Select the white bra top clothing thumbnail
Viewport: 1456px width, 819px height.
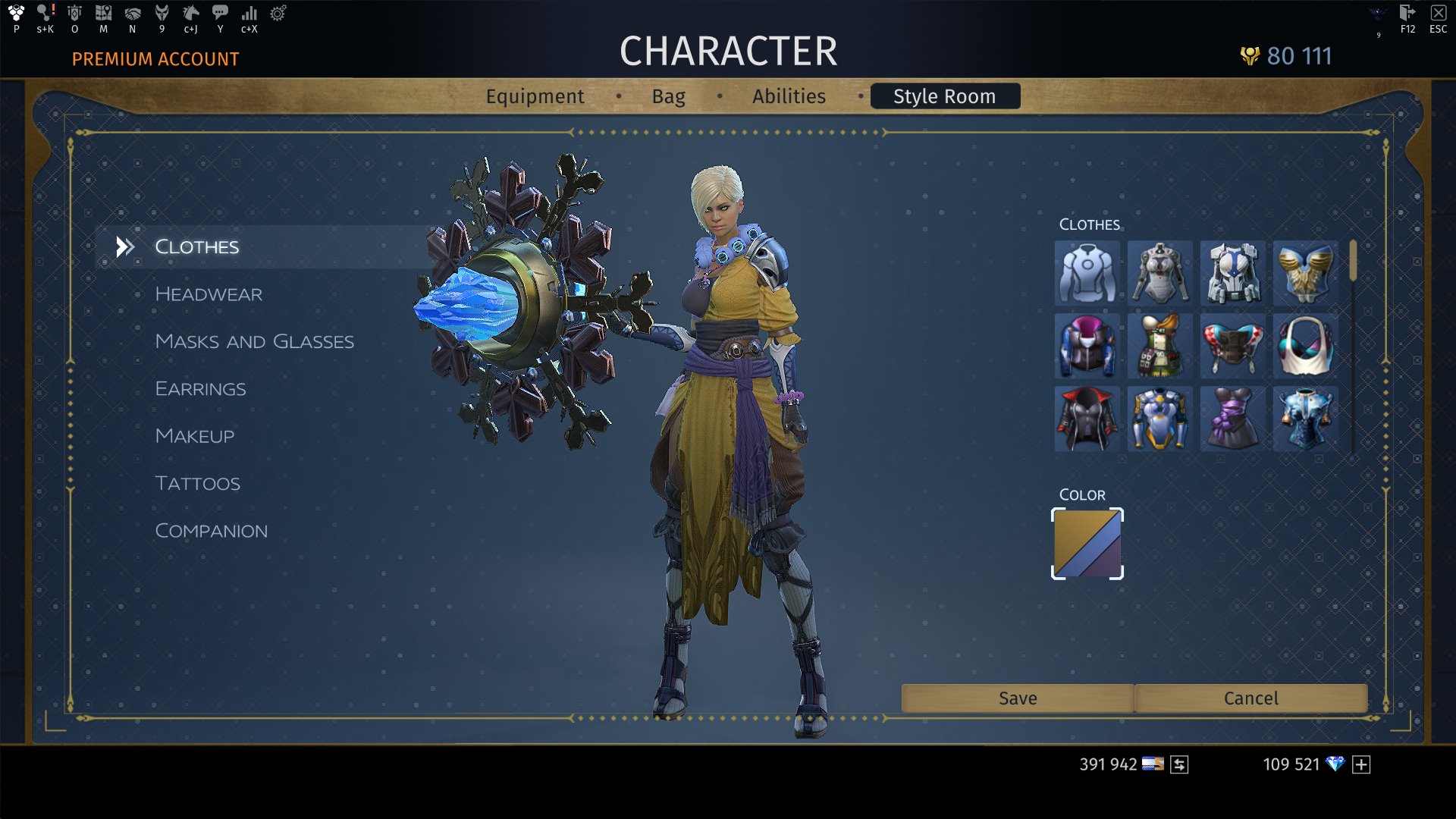pyautogui.click(x=1306, y=347)
